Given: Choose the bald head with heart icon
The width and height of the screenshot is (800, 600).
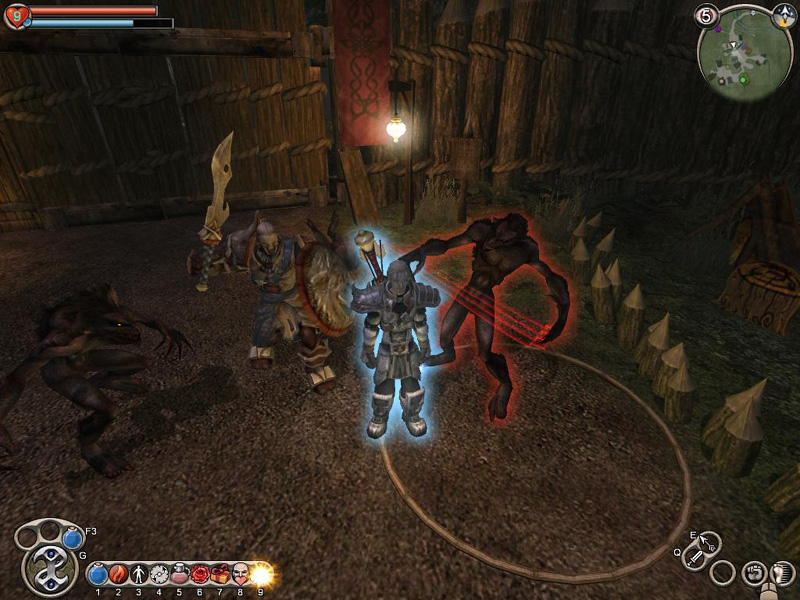Looking at the screenshot, I should [241, 575].
